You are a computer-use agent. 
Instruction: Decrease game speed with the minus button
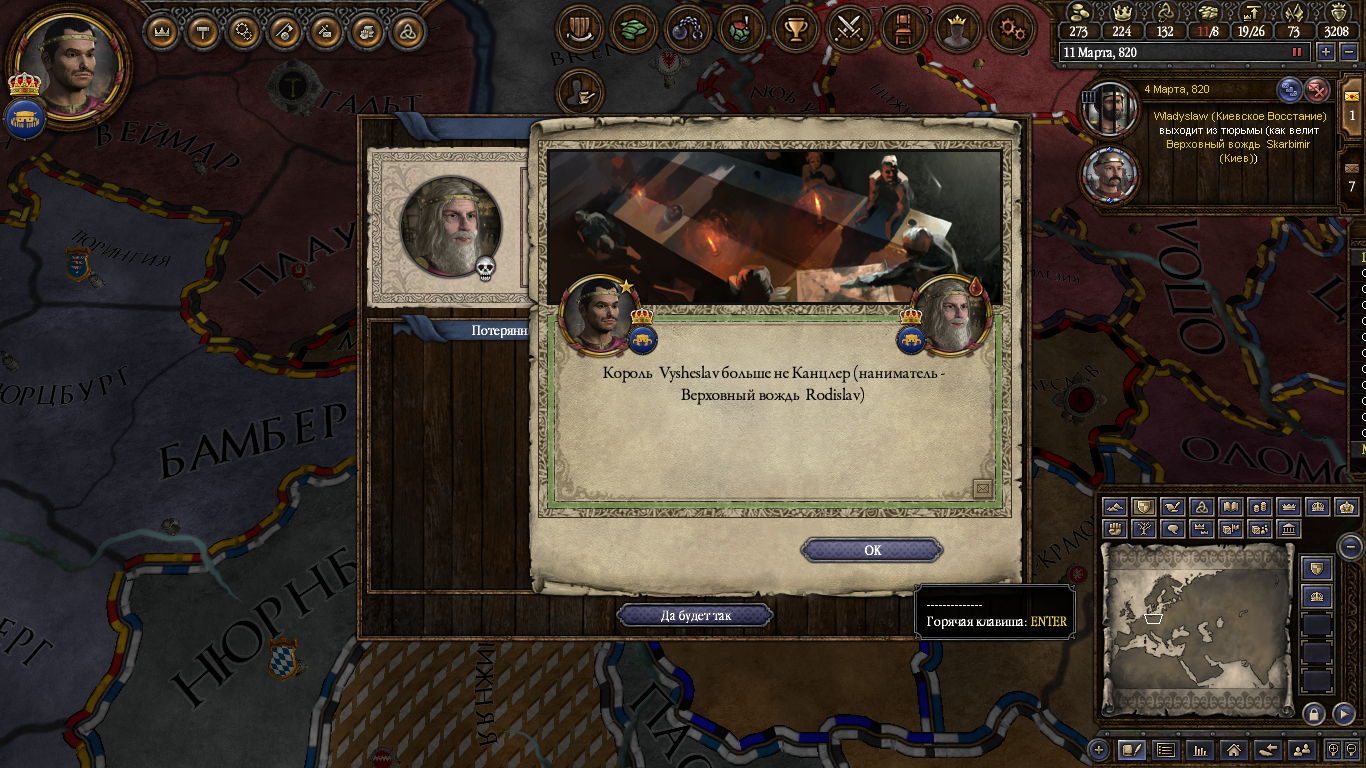point(1349,52)
